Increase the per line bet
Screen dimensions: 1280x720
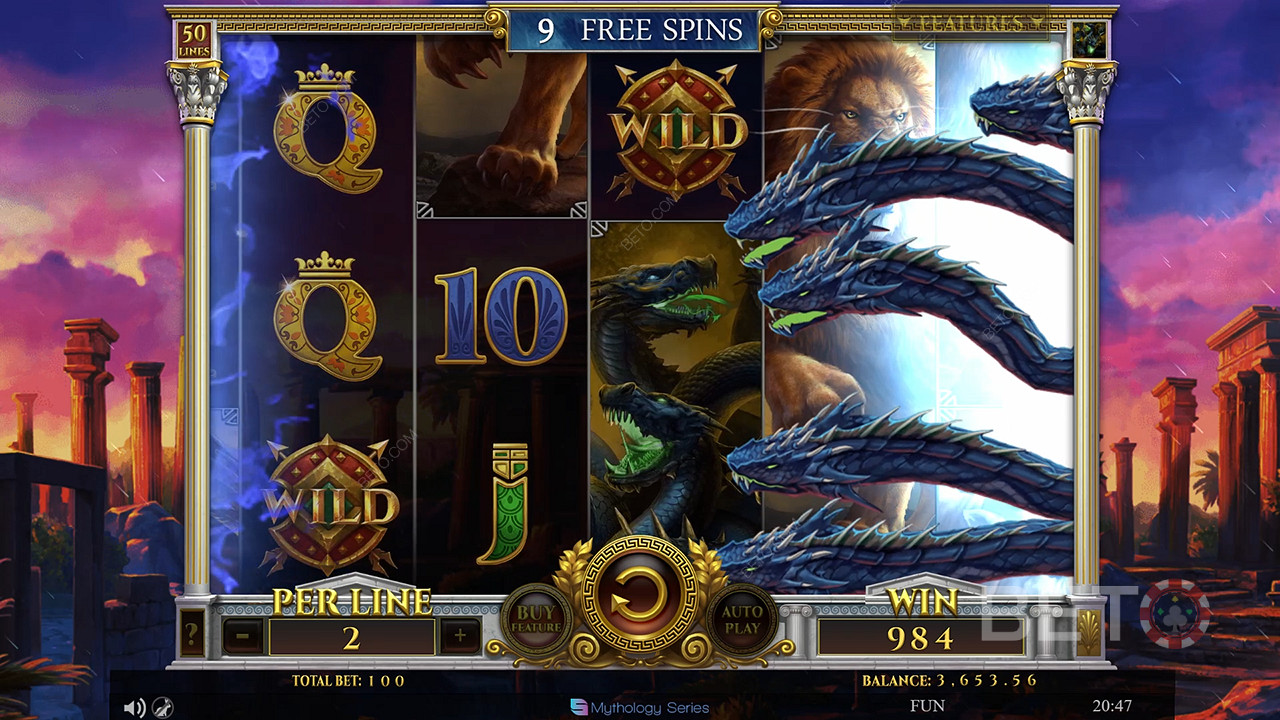point(460,636)
